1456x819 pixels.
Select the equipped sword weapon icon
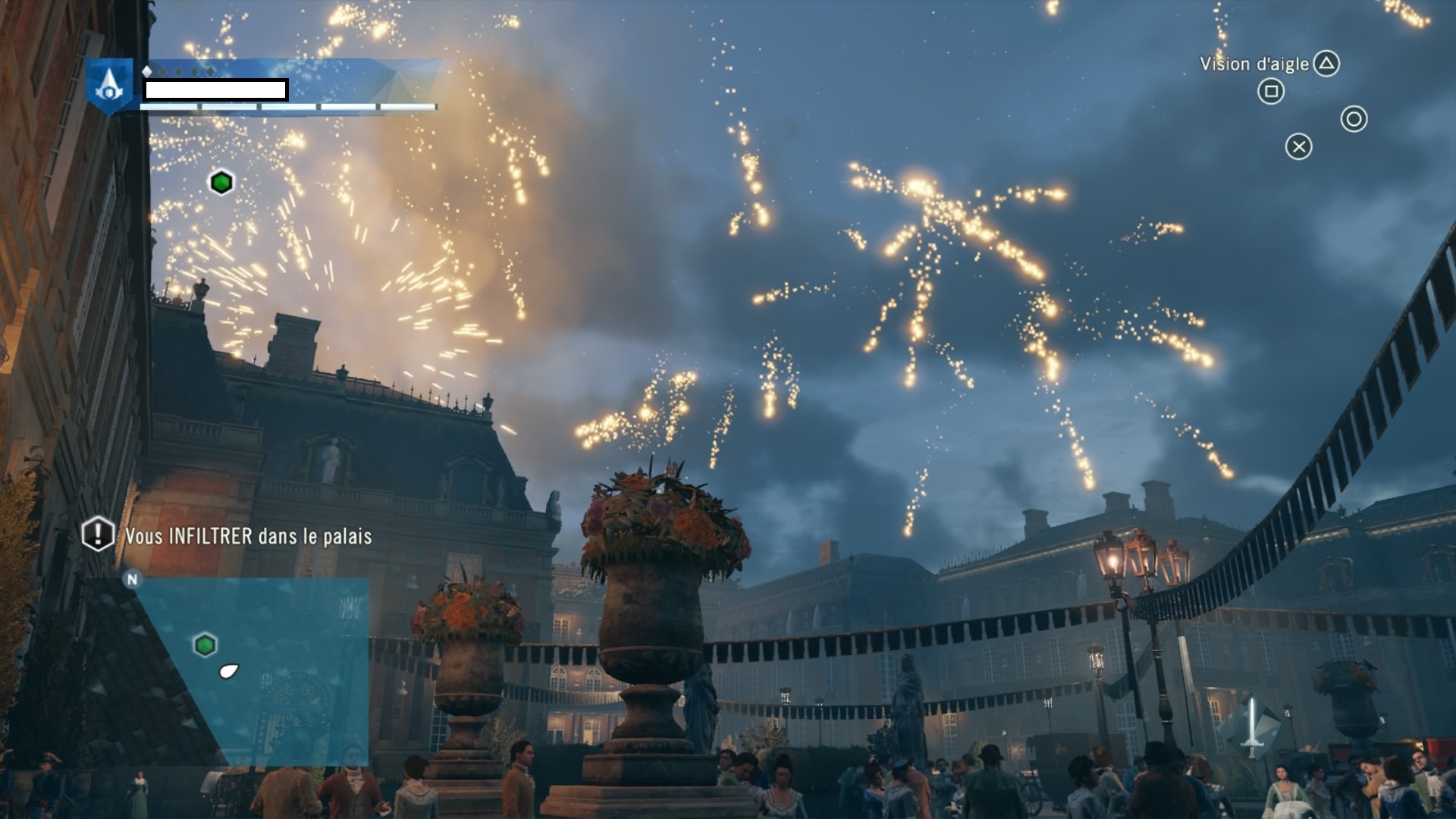pyautogui.click(x=1252, y=728)
